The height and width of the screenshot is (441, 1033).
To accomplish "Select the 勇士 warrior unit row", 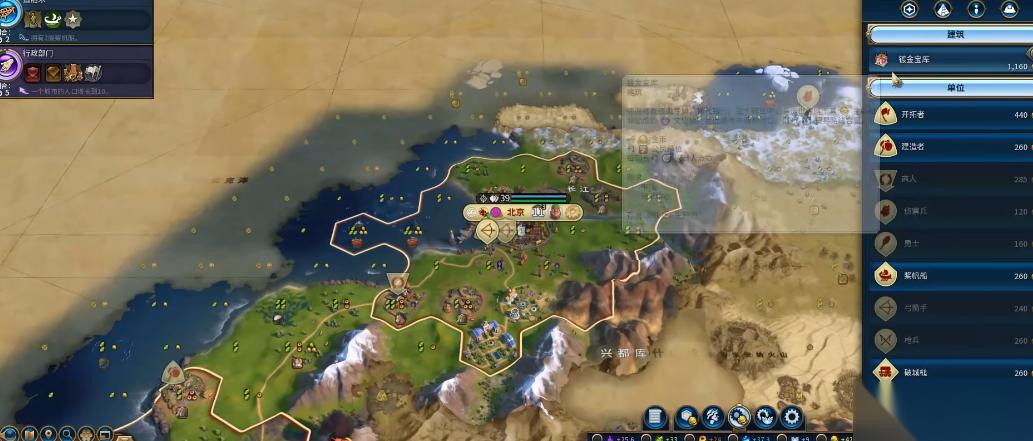I will 950,243.
